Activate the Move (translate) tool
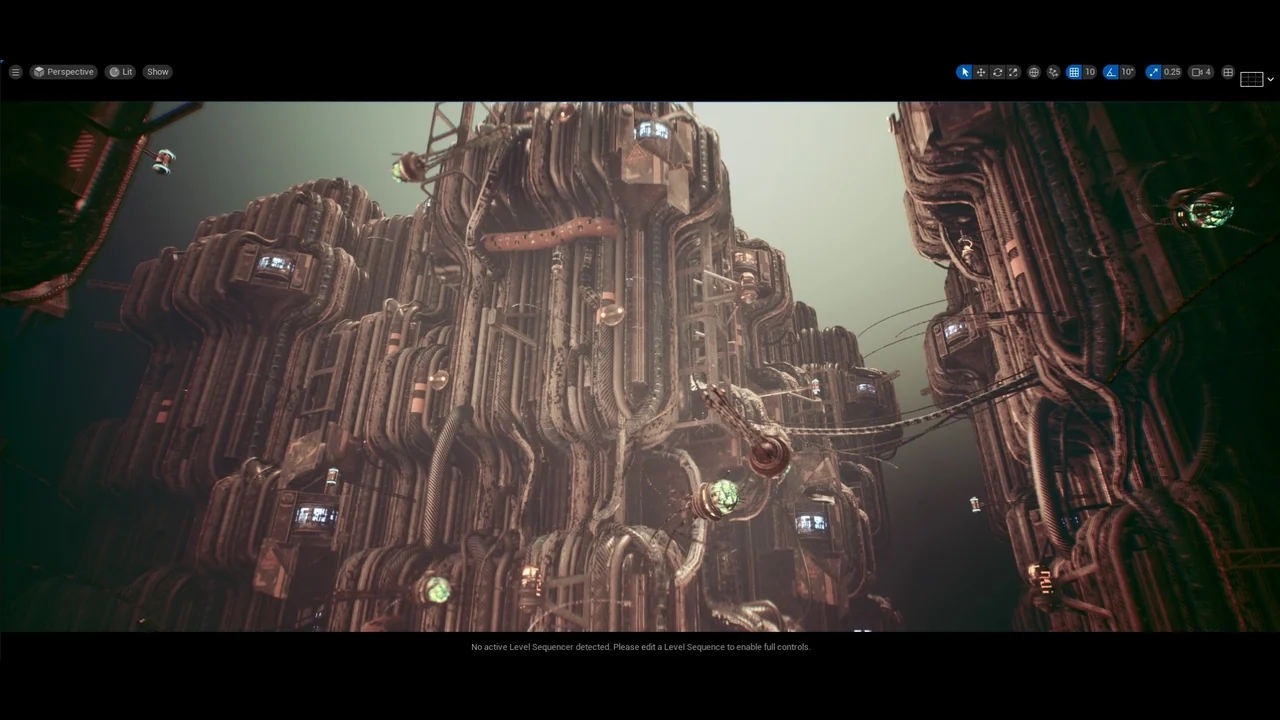The image size is (1280, 720). (981, 71)
